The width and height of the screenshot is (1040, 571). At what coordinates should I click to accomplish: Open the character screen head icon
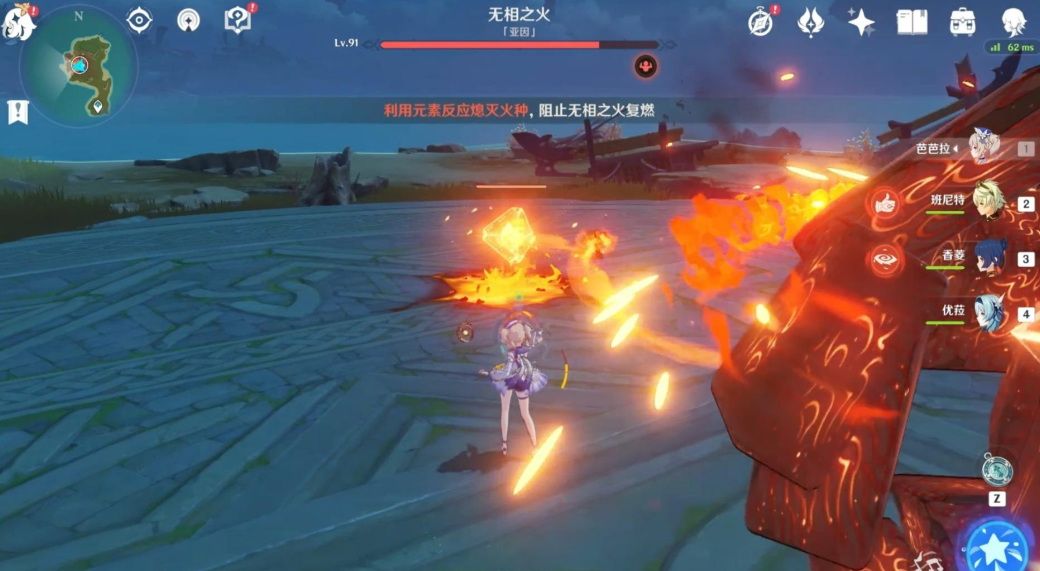coord(1013,22)
